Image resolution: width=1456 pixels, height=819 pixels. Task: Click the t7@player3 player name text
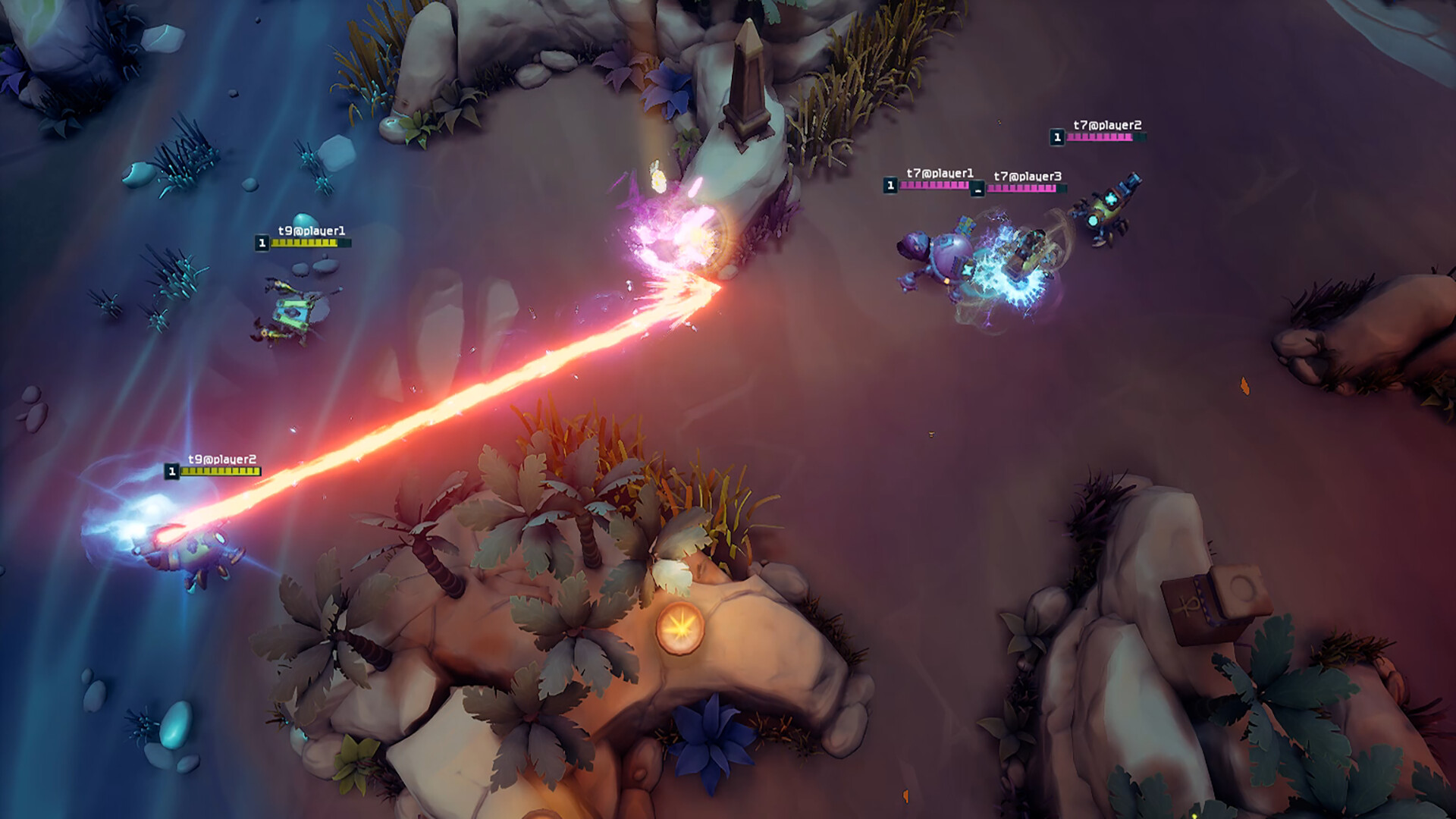[x=1028, y=174]
